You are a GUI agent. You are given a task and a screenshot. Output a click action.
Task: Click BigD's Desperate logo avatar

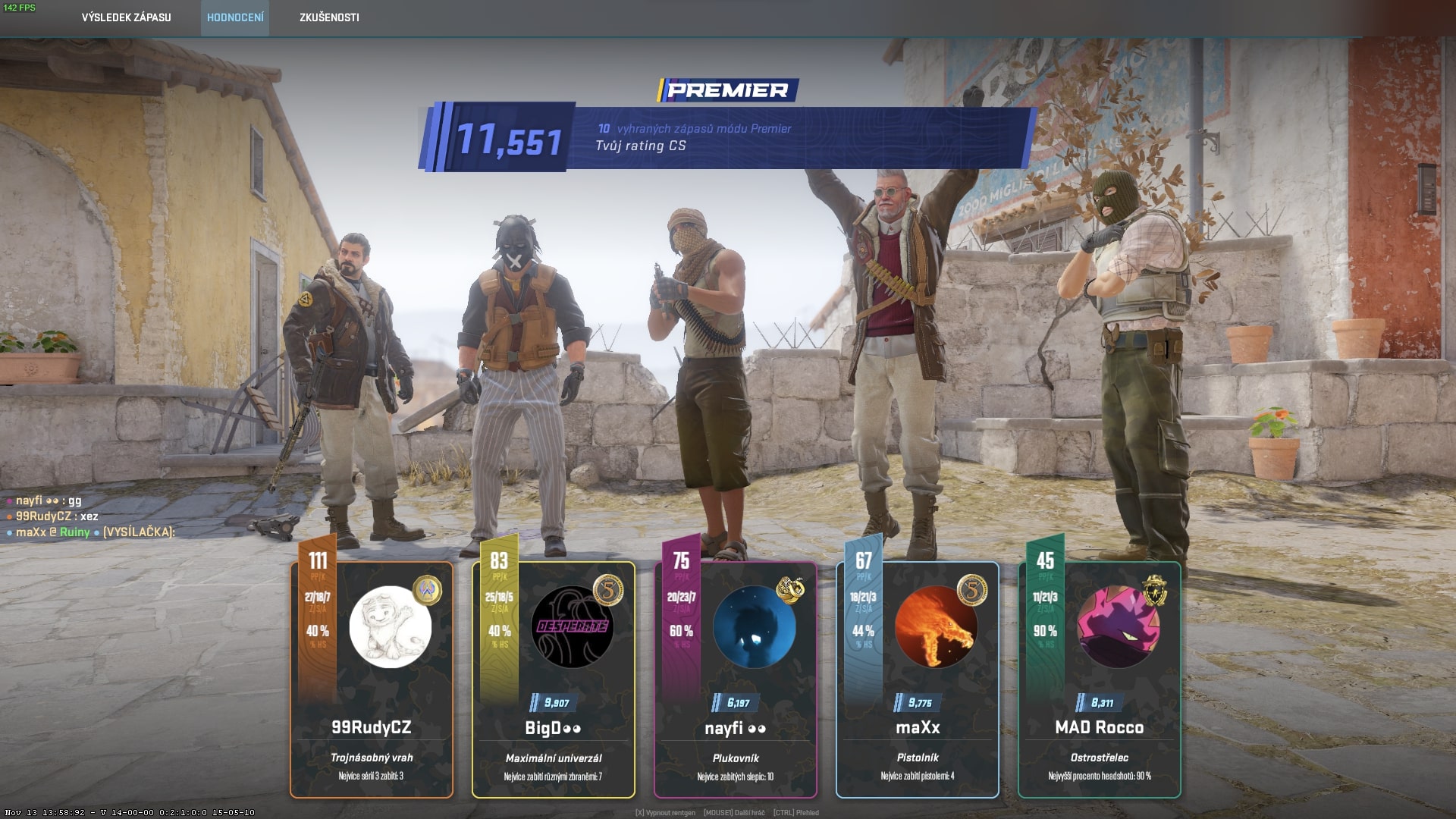pyautogui.click(x=572, y=627)
